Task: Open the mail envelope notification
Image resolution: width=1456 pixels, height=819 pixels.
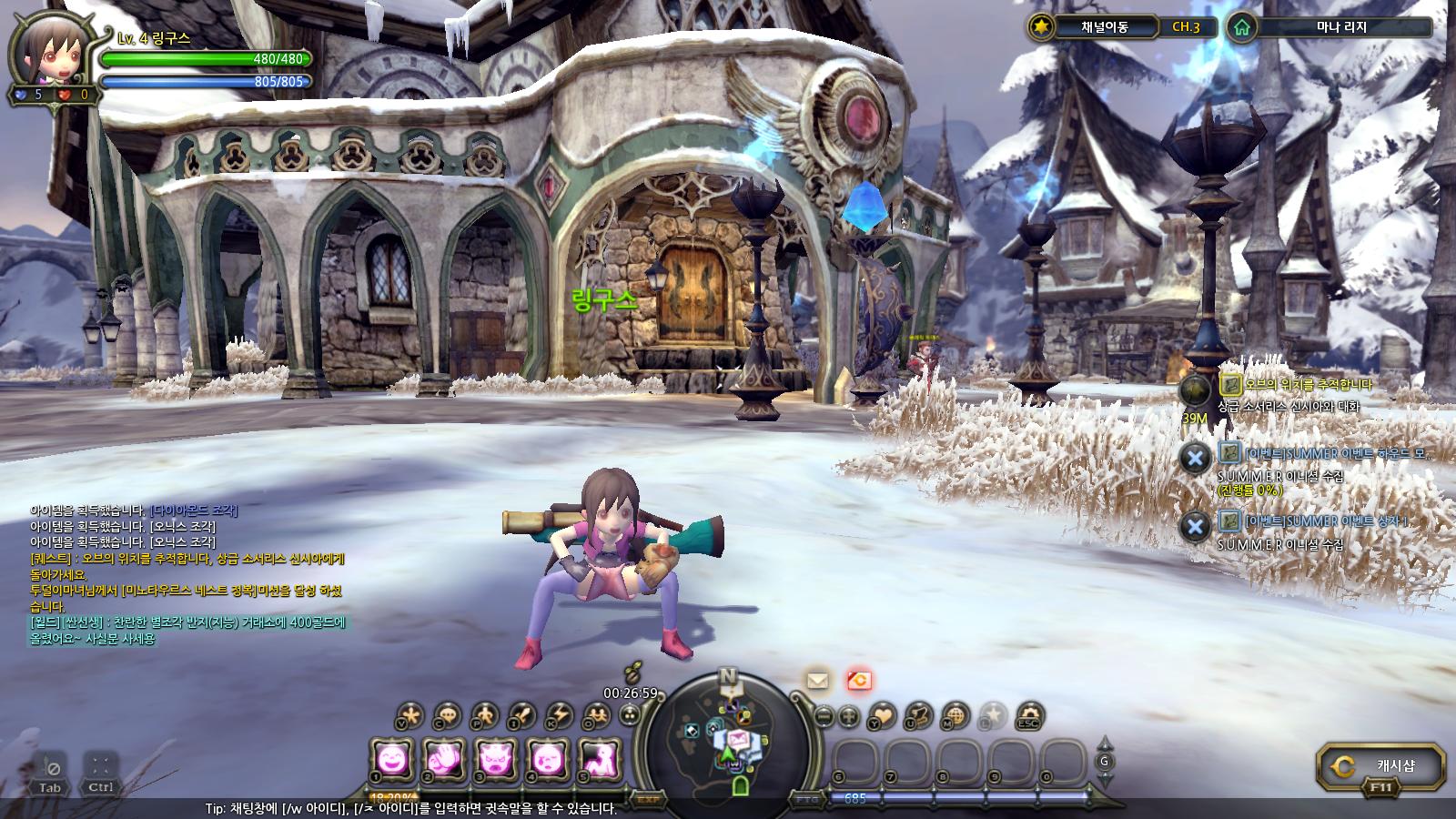Action: [817, 680]
